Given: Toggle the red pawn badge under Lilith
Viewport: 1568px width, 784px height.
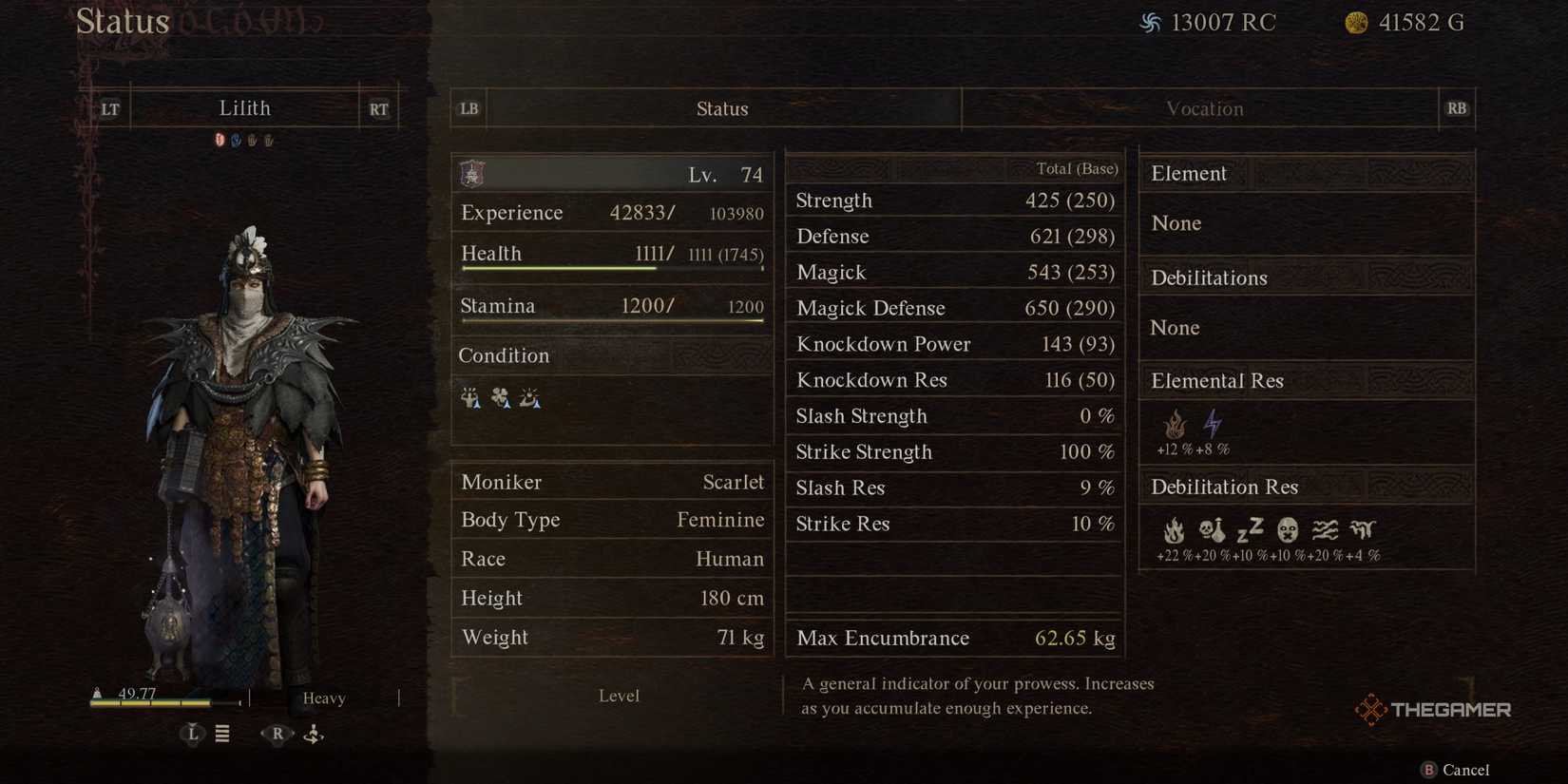Looking at the screenshot, I should [x=220, y=139].
